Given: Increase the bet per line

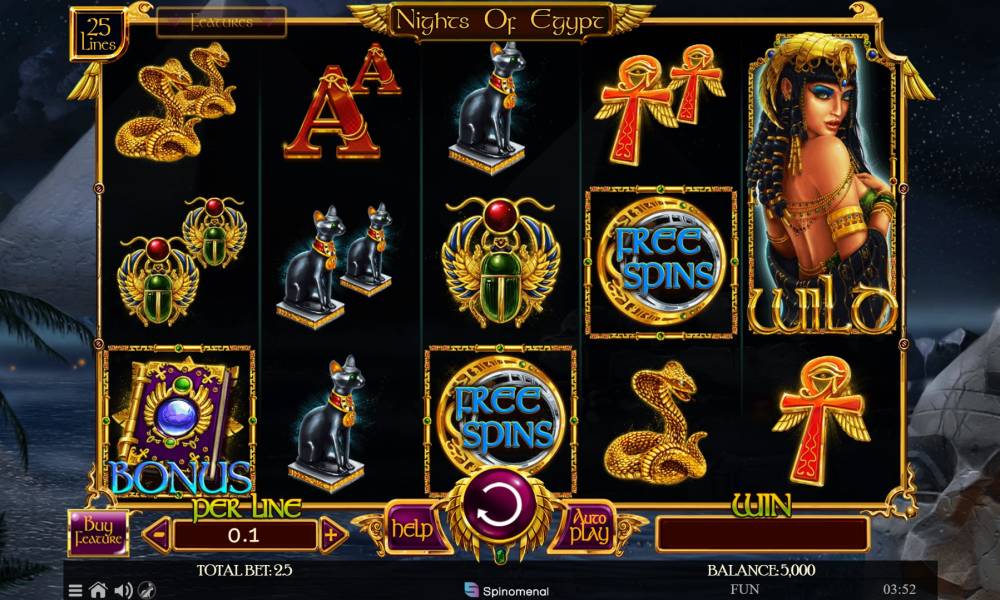Looking at the screenshot, I should 333,535.
